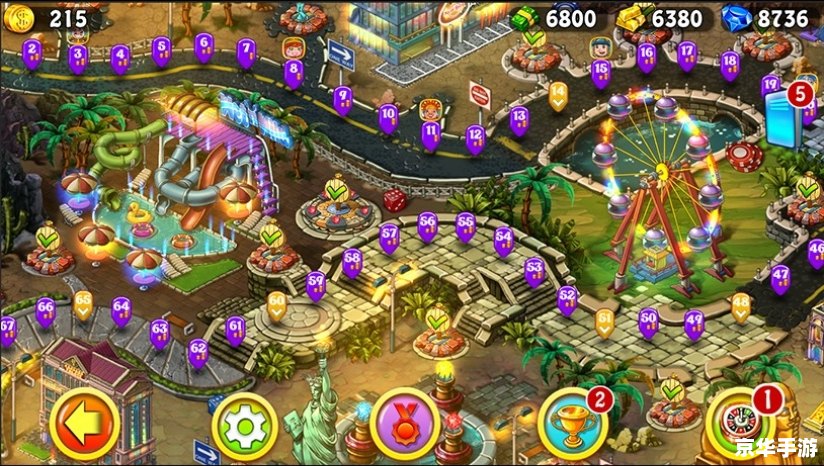824x466 pixels.
Task: Pick the gold level 14 marker
Action: (x=558, y=95)
